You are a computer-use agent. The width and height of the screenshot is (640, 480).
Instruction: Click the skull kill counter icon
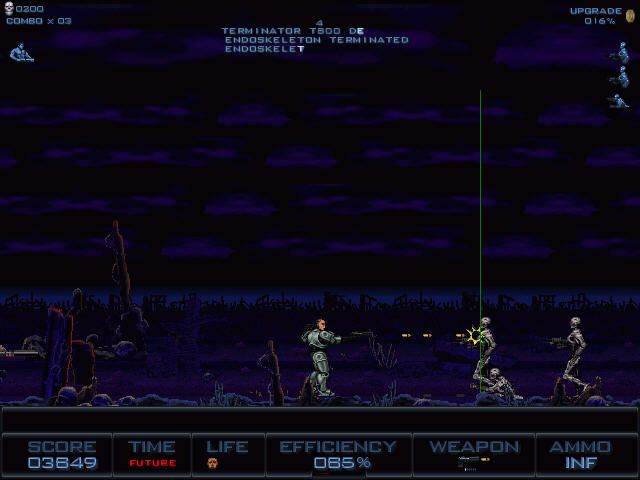point(9,8)
